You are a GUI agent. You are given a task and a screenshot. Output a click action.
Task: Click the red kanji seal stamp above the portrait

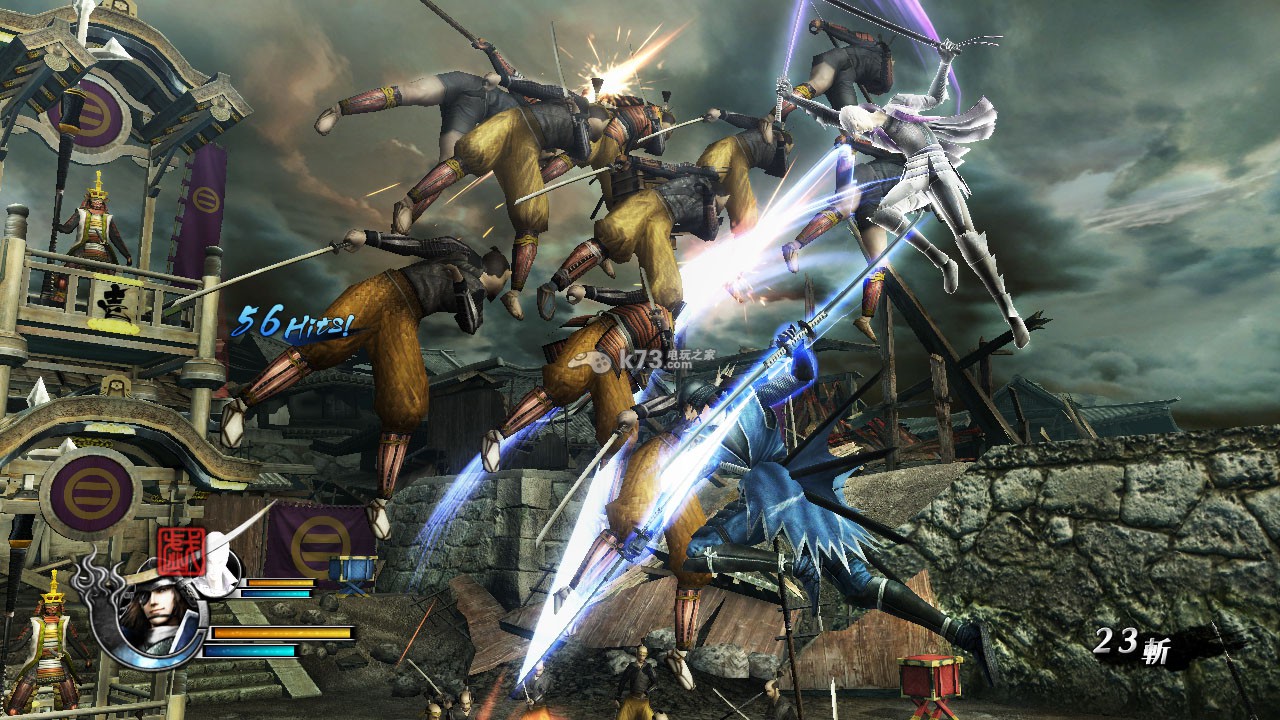click(181, 553)
